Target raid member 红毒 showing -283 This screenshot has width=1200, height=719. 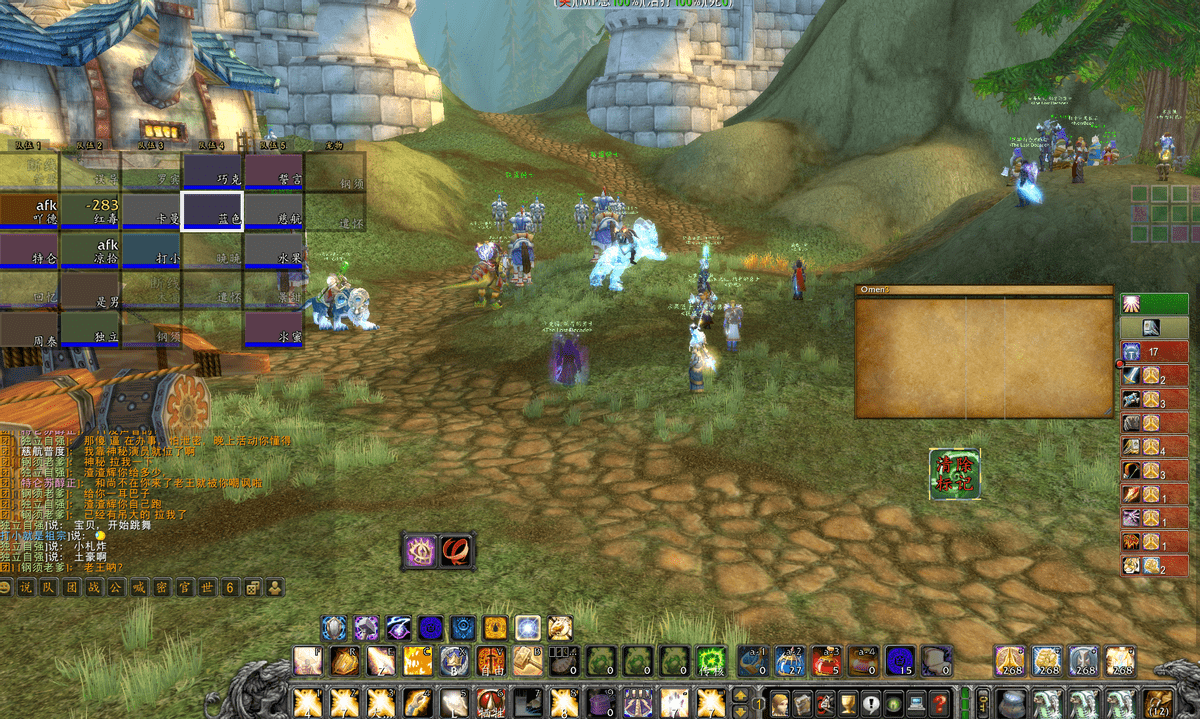pos(90,212)
